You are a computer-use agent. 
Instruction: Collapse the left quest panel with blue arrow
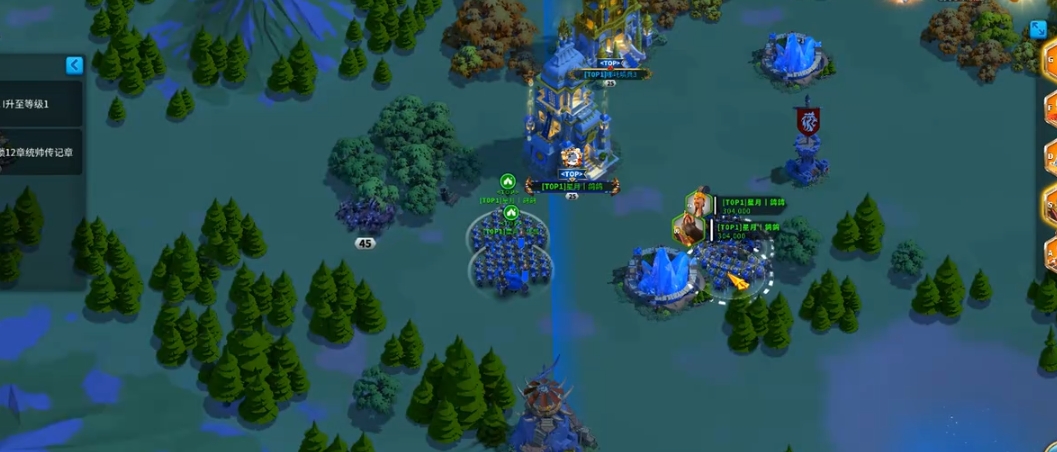pos(74,65)
